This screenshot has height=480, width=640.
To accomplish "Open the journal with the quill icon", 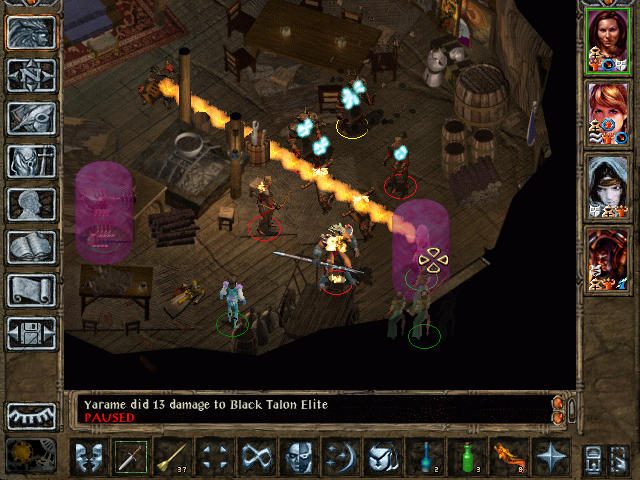I will pos(32,118).
